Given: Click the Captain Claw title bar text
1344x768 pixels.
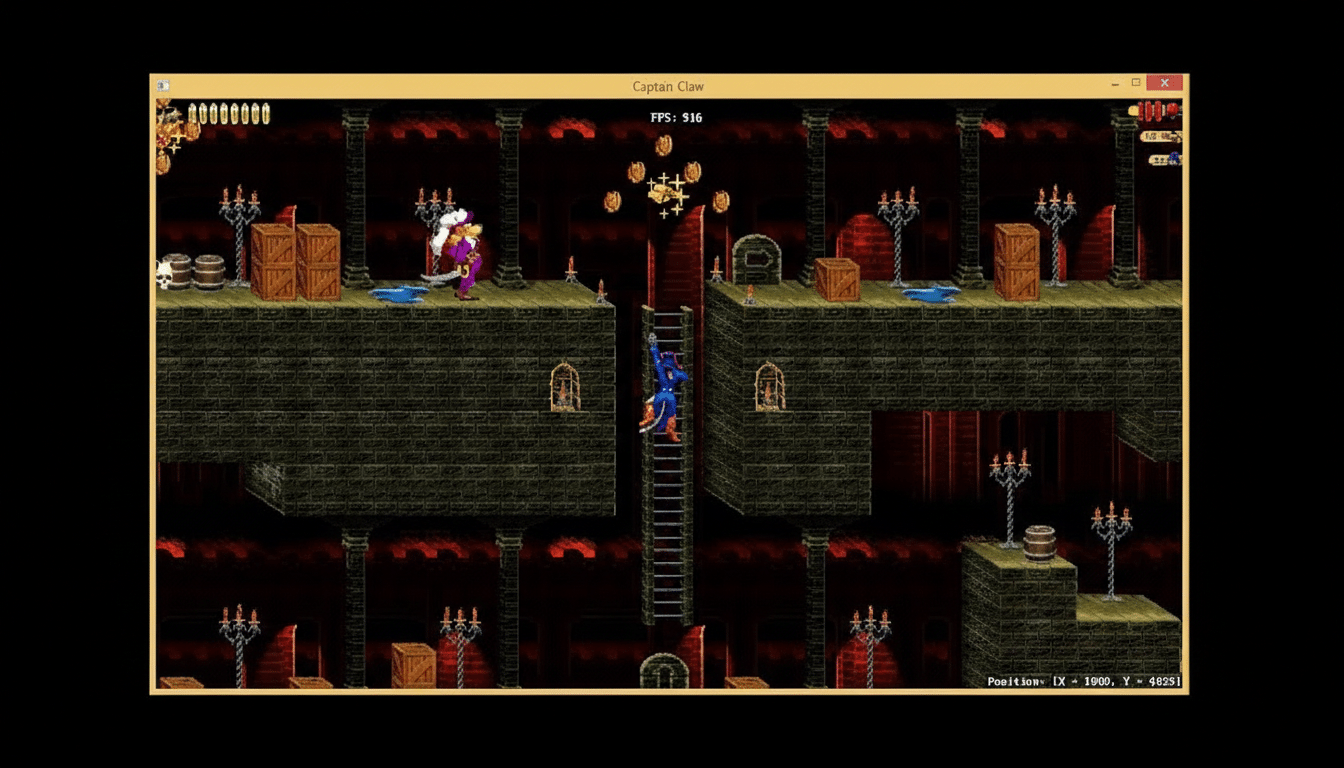Looking at the screenshot, I should coord(666,86).
